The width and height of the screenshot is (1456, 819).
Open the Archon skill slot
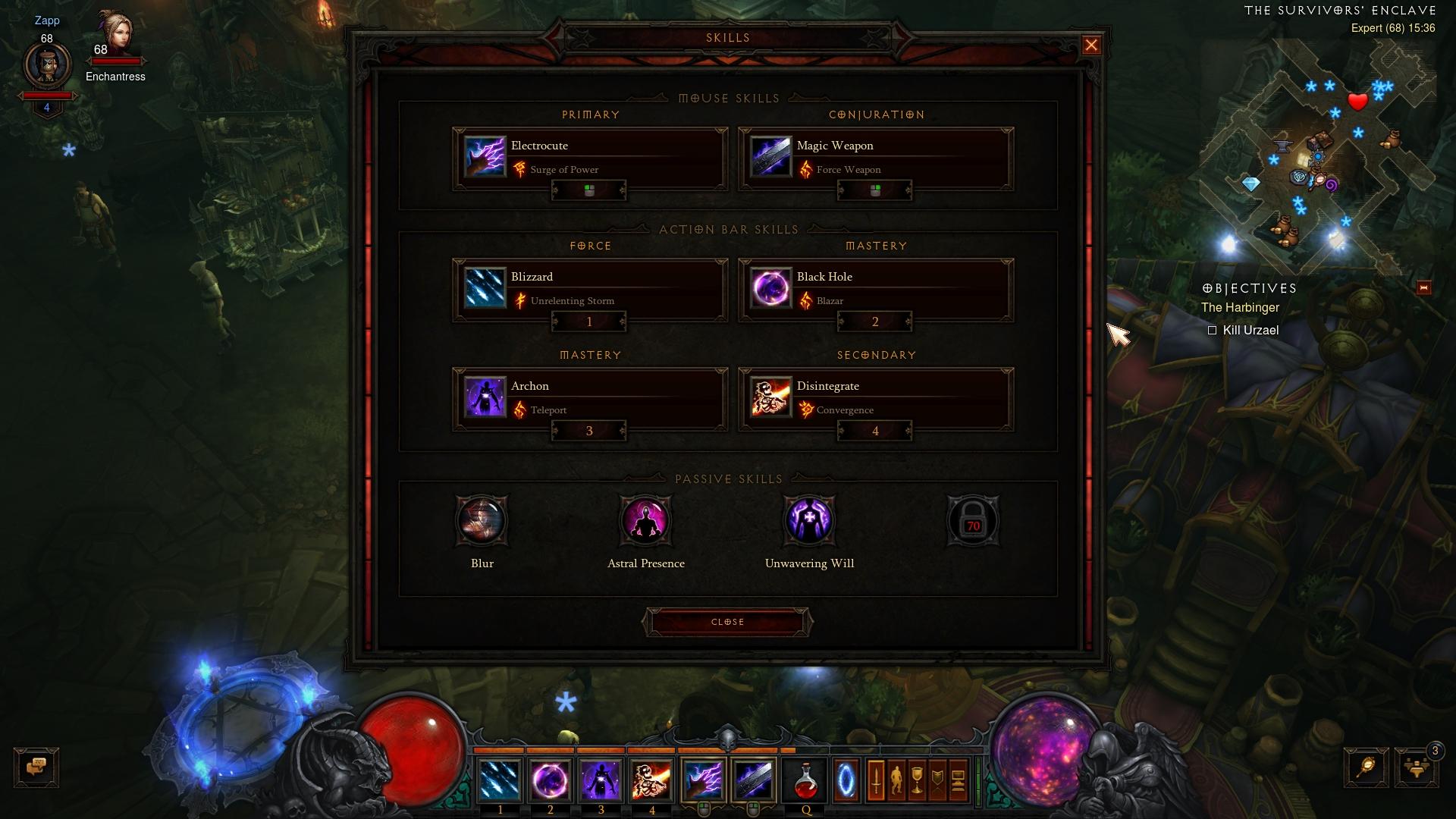589,398
